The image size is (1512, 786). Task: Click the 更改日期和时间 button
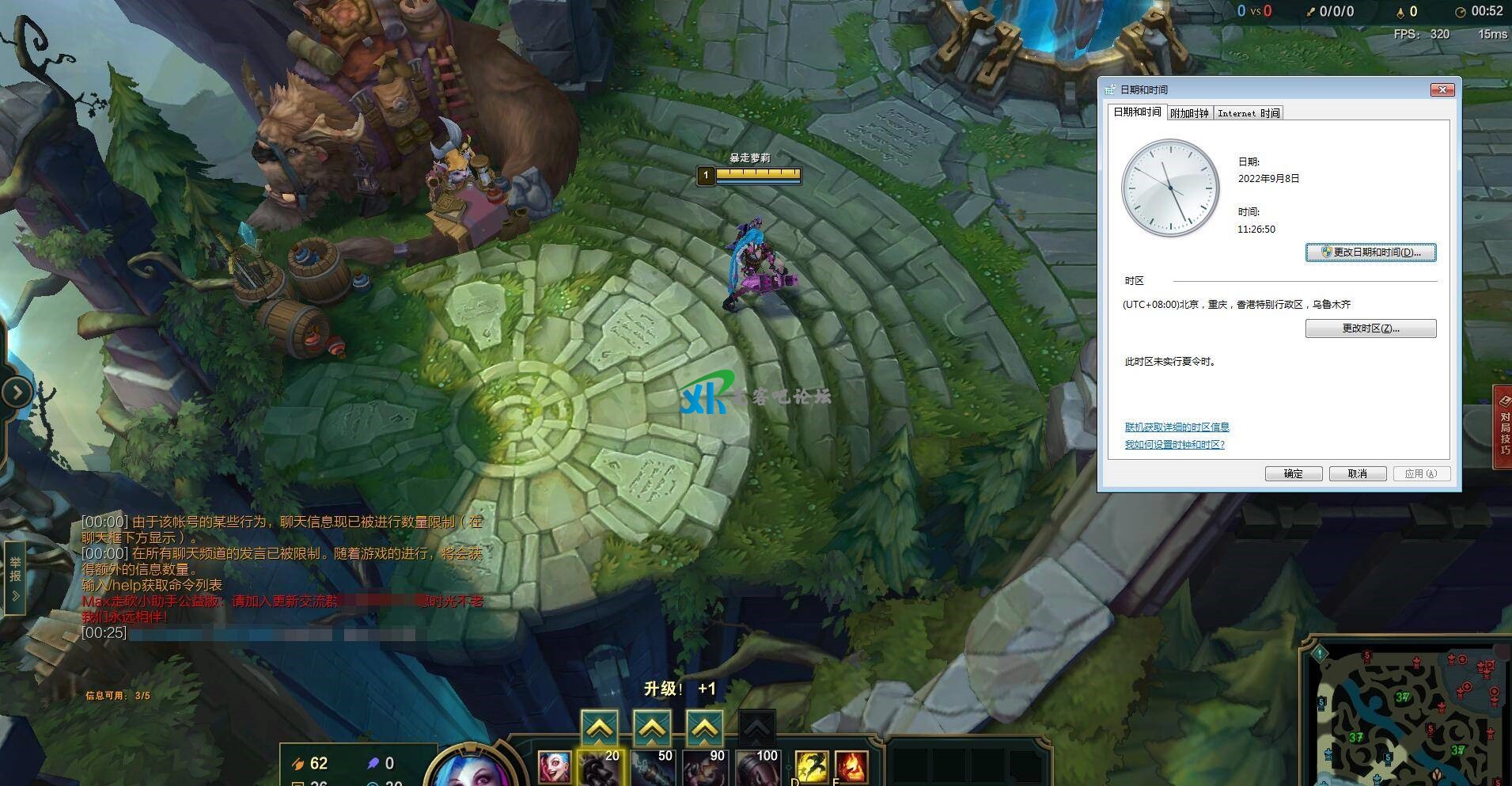1370,253
